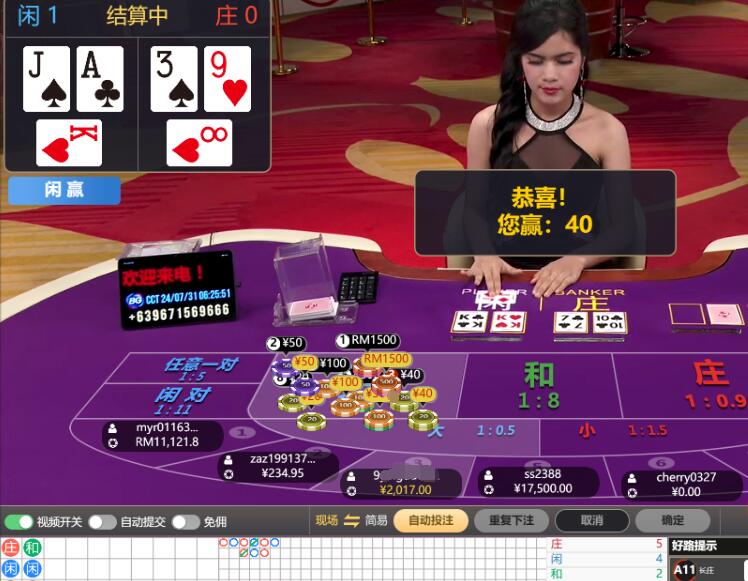The width and height of the screenshot is (748, 581).
Task: Click the 自动投注 auto-bet button
Action: [x=430, y=520]
